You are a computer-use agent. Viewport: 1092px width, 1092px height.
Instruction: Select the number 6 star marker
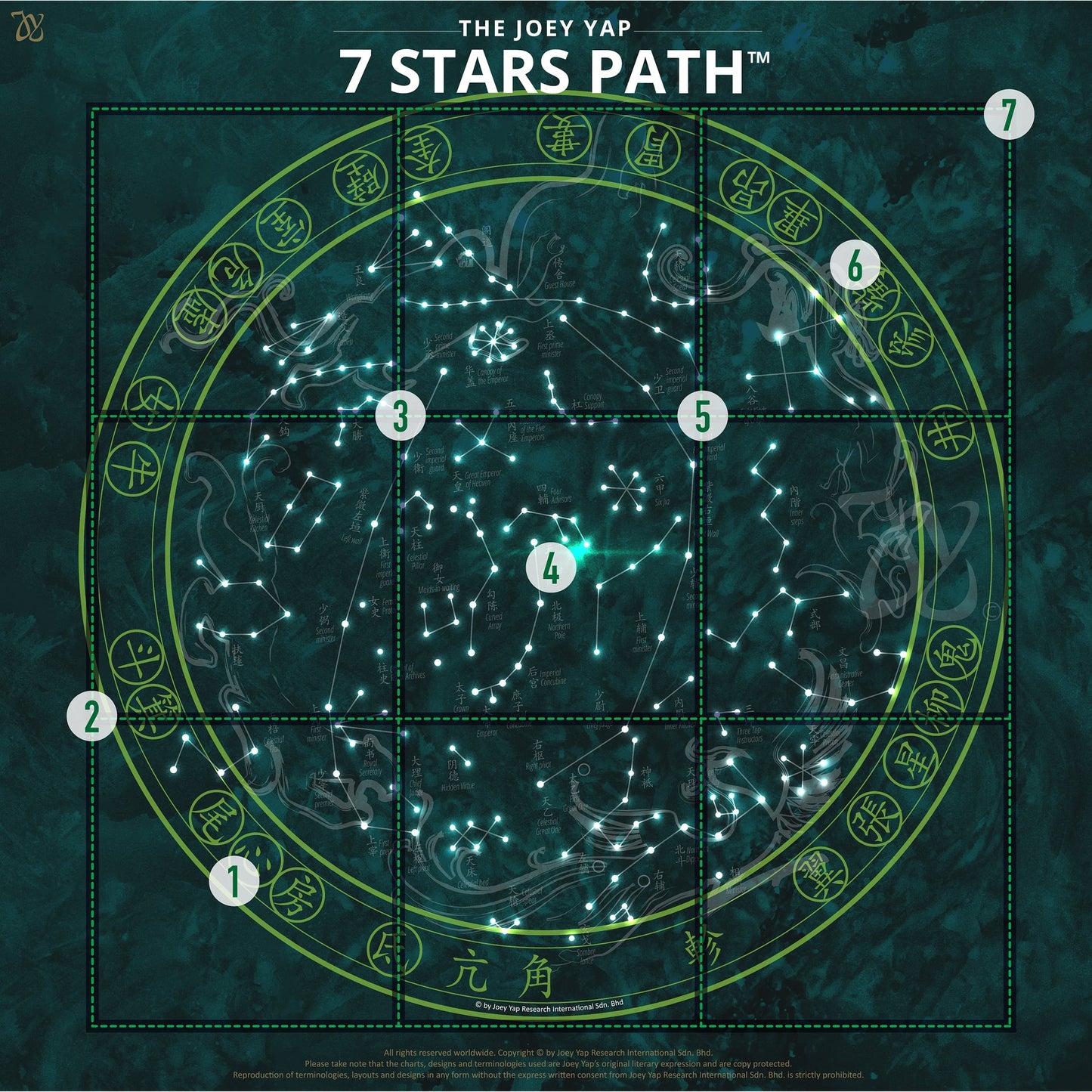[x=855, y=266]
